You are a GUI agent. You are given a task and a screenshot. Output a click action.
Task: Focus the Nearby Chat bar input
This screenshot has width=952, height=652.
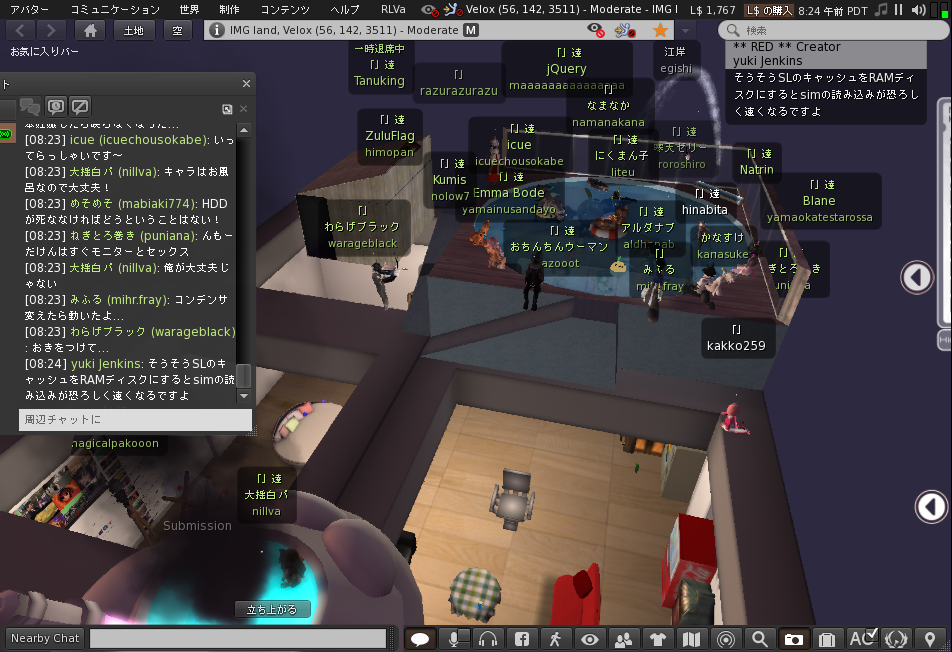[238, 638]
